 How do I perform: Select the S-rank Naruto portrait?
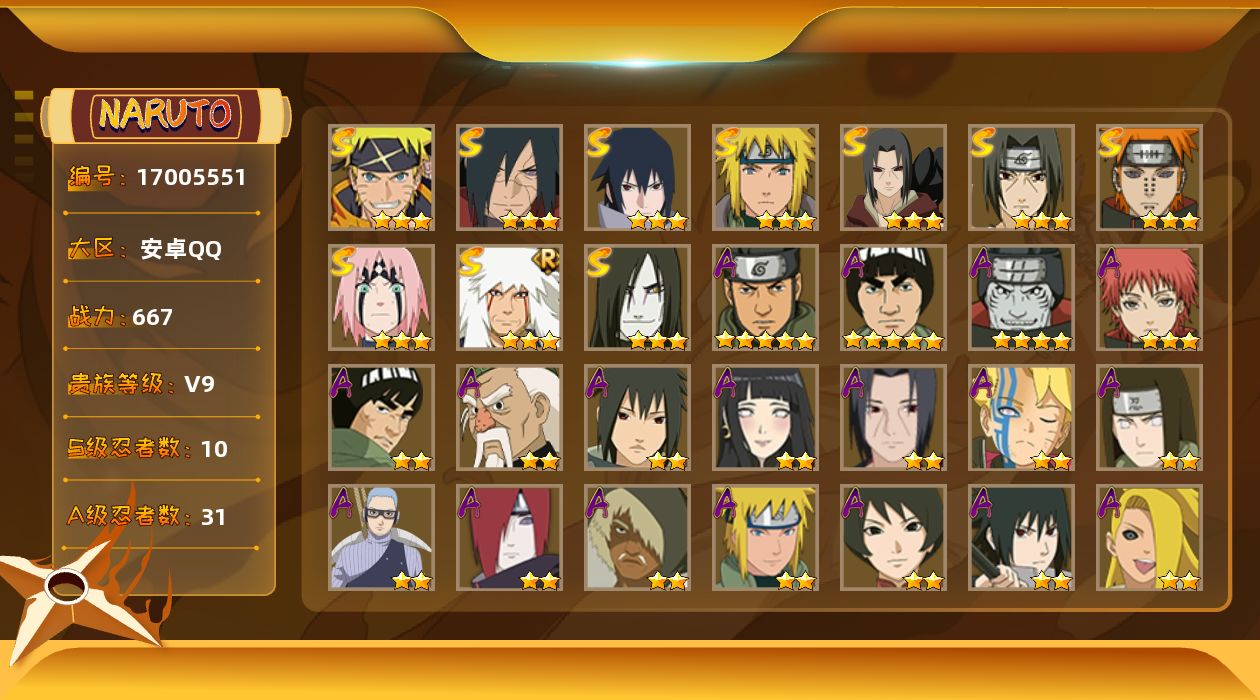(x=381, y=177)
